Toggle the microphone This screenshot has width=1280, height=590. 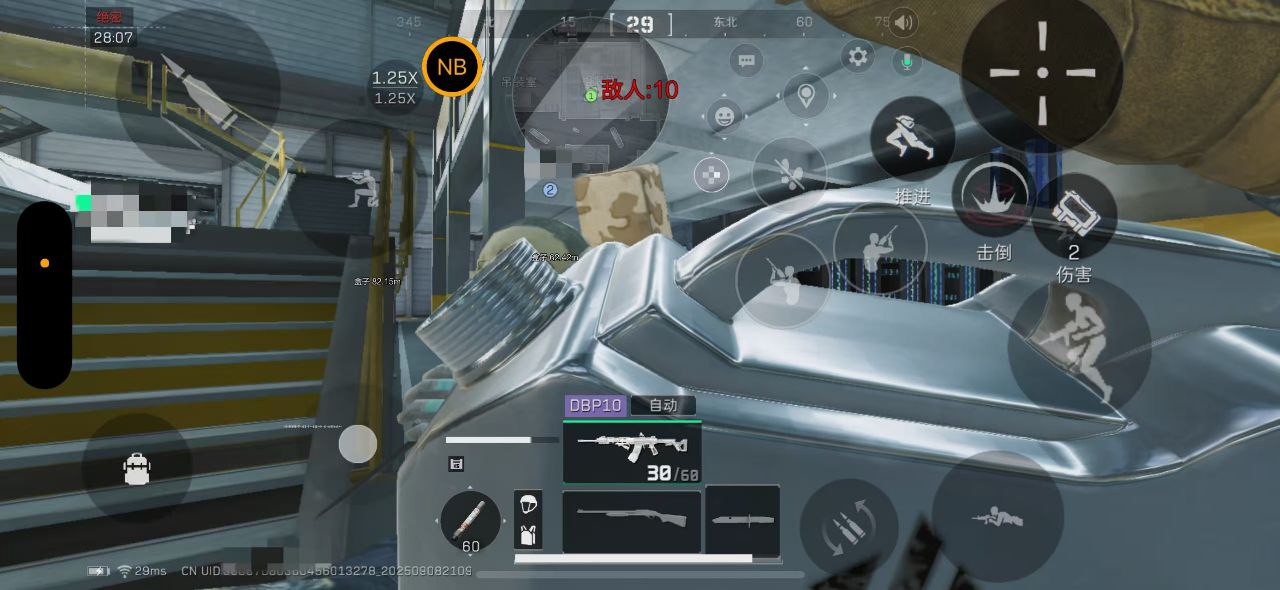point(906,61)
